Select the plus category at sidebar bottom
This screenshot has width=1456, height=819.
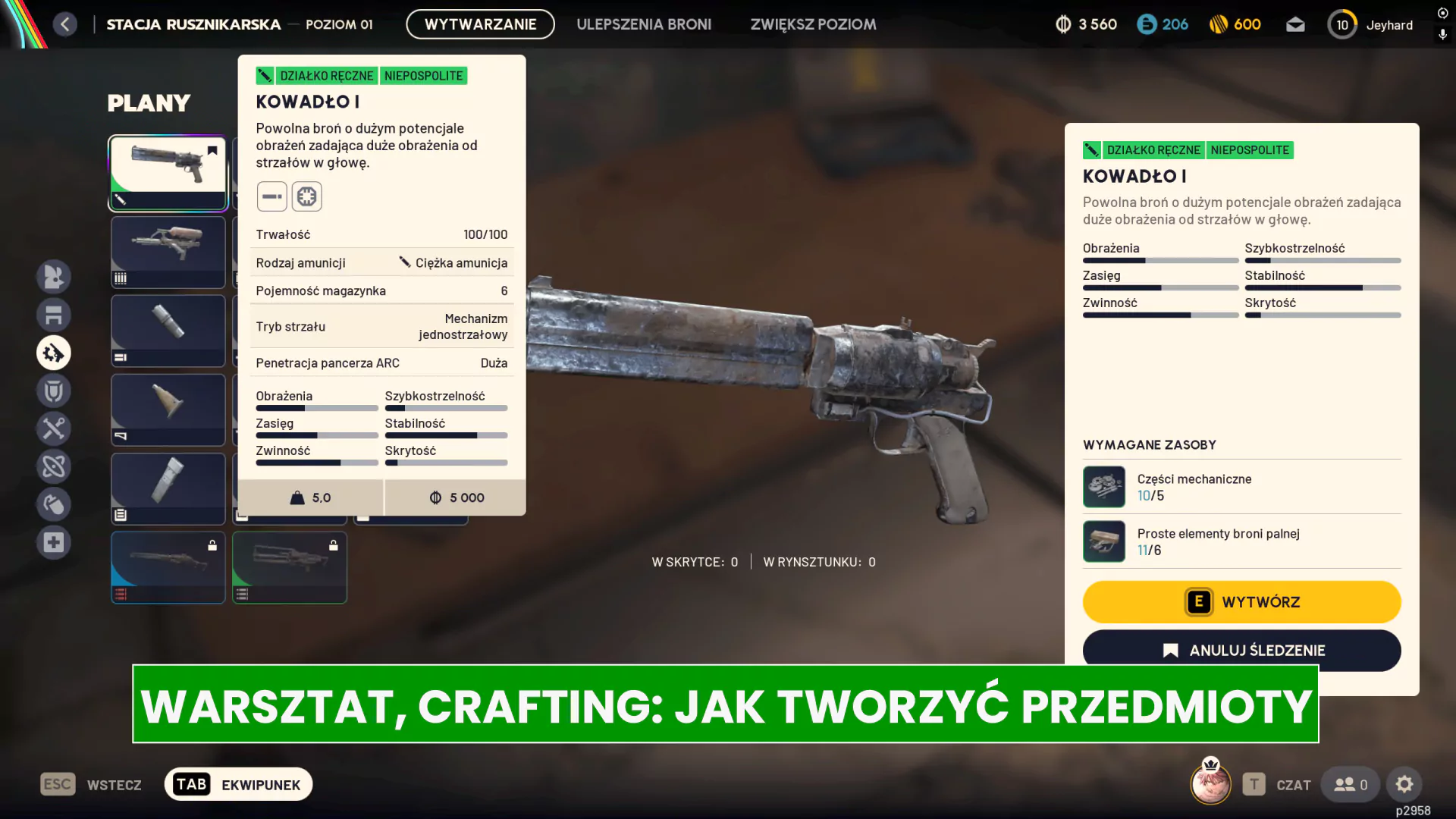(x=54, y=542)
